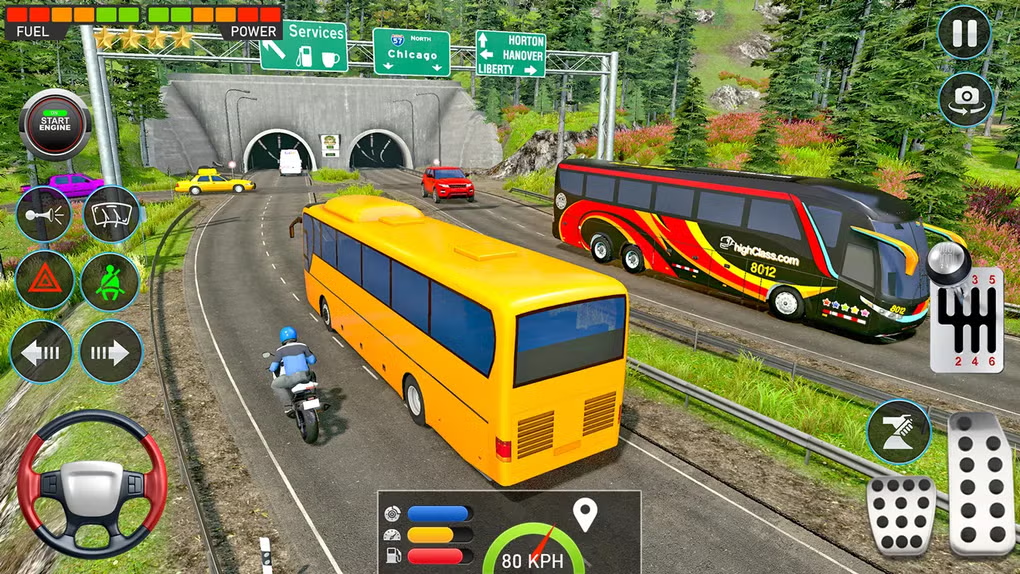This screenshot has height=574, width=1020.
Task: Toggle the windshield wipers
Action: click(x=110, y=213)
